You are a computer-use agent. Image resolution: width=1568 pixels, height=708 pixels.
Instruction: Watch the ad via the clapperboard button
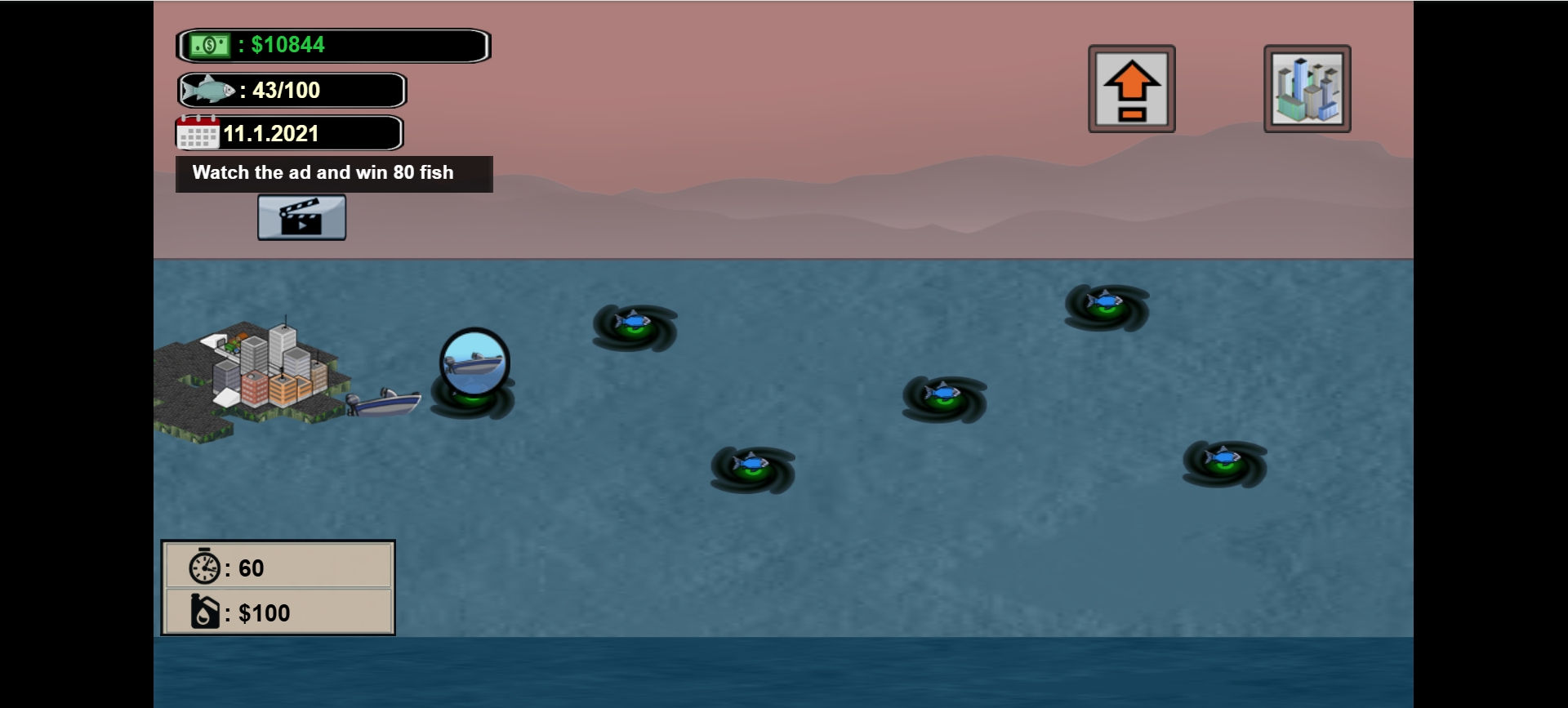point(301,217)
